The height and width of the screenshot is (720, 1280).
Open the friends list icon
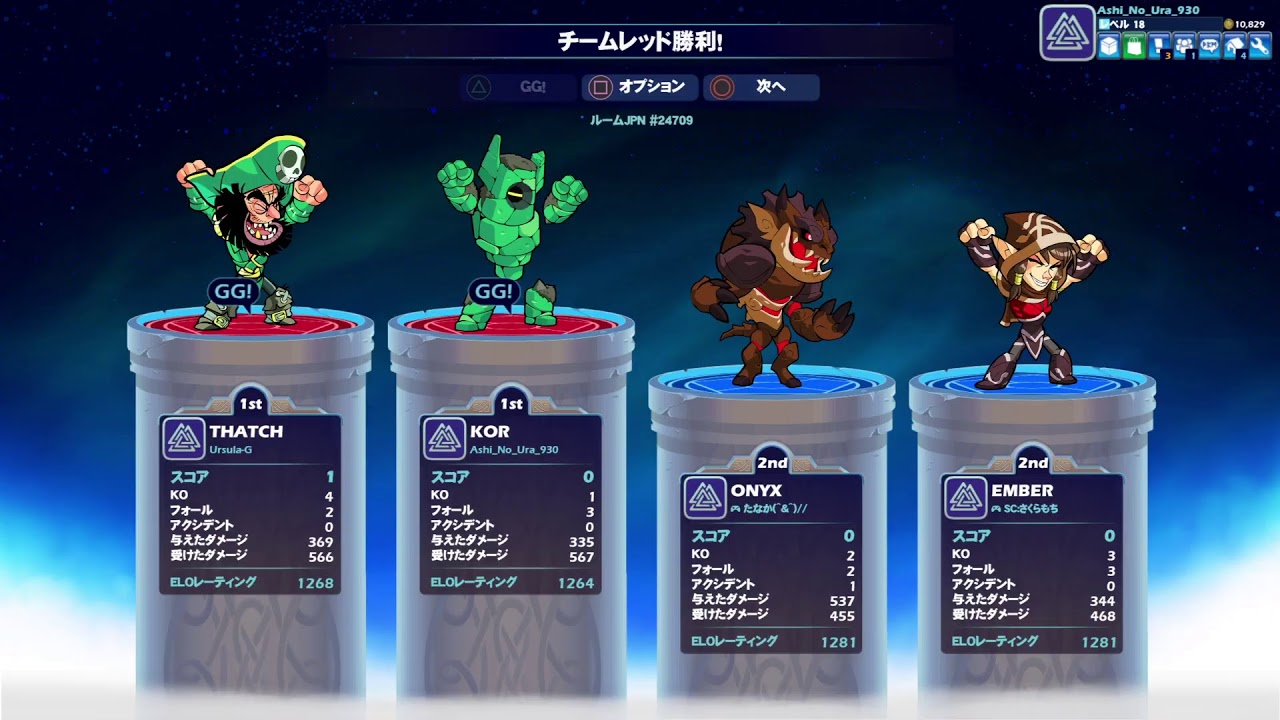[1184, 46]
